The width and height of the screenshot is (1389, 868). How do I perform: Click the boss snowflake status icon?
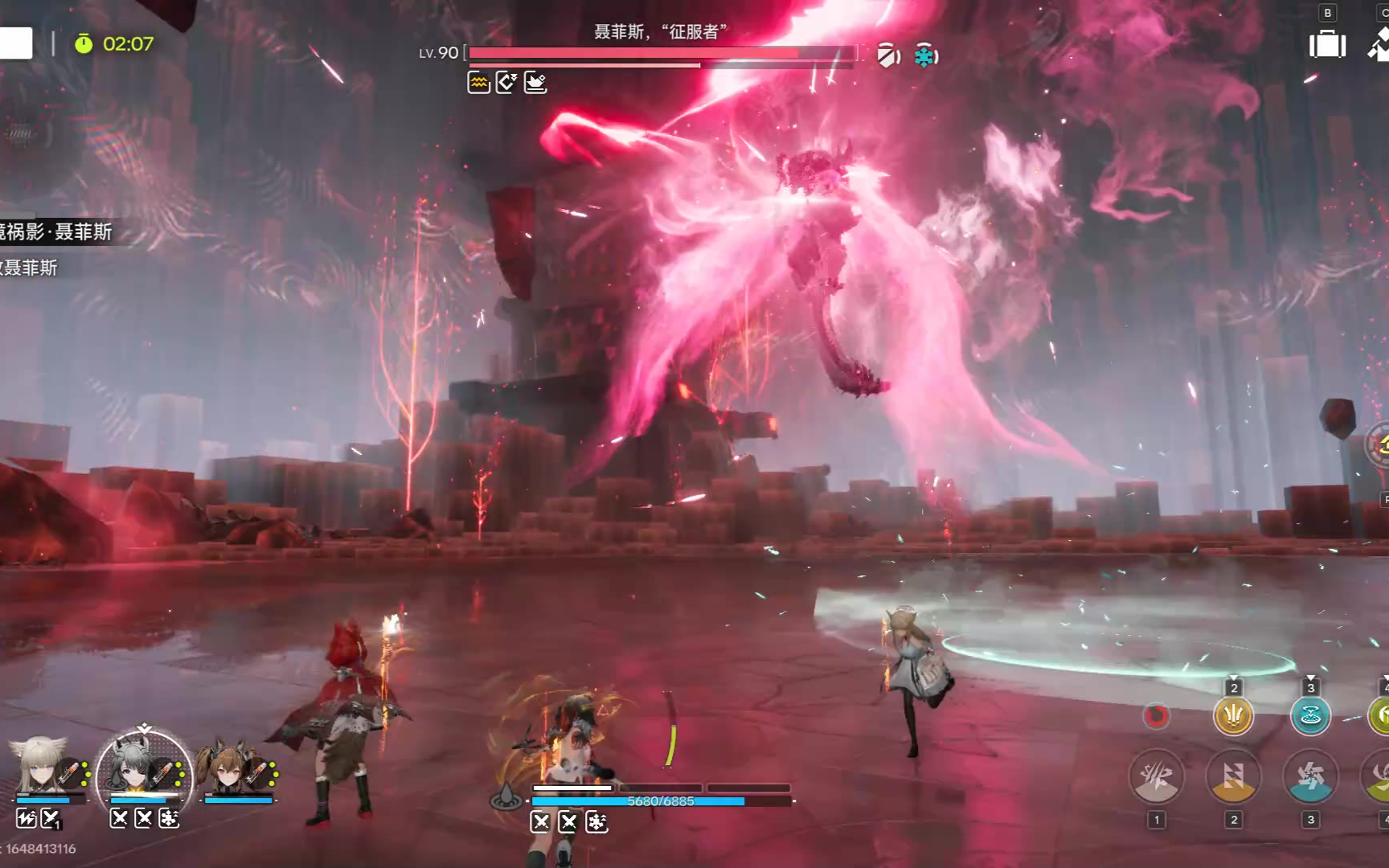coord(926,56)
